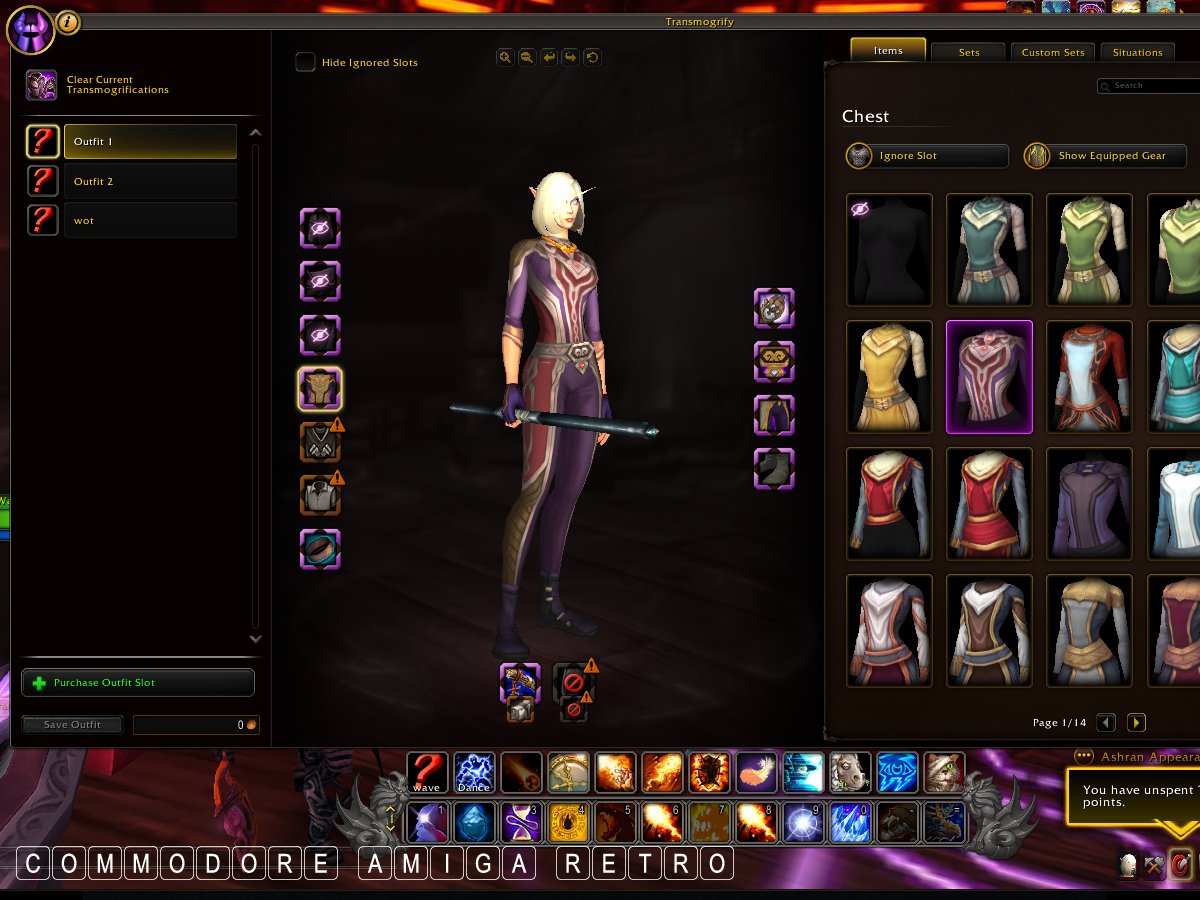Open the Custom Sets tab
Viewport: 1200px width, 900px height.
pyautogui.click(x=1052, y=52)
